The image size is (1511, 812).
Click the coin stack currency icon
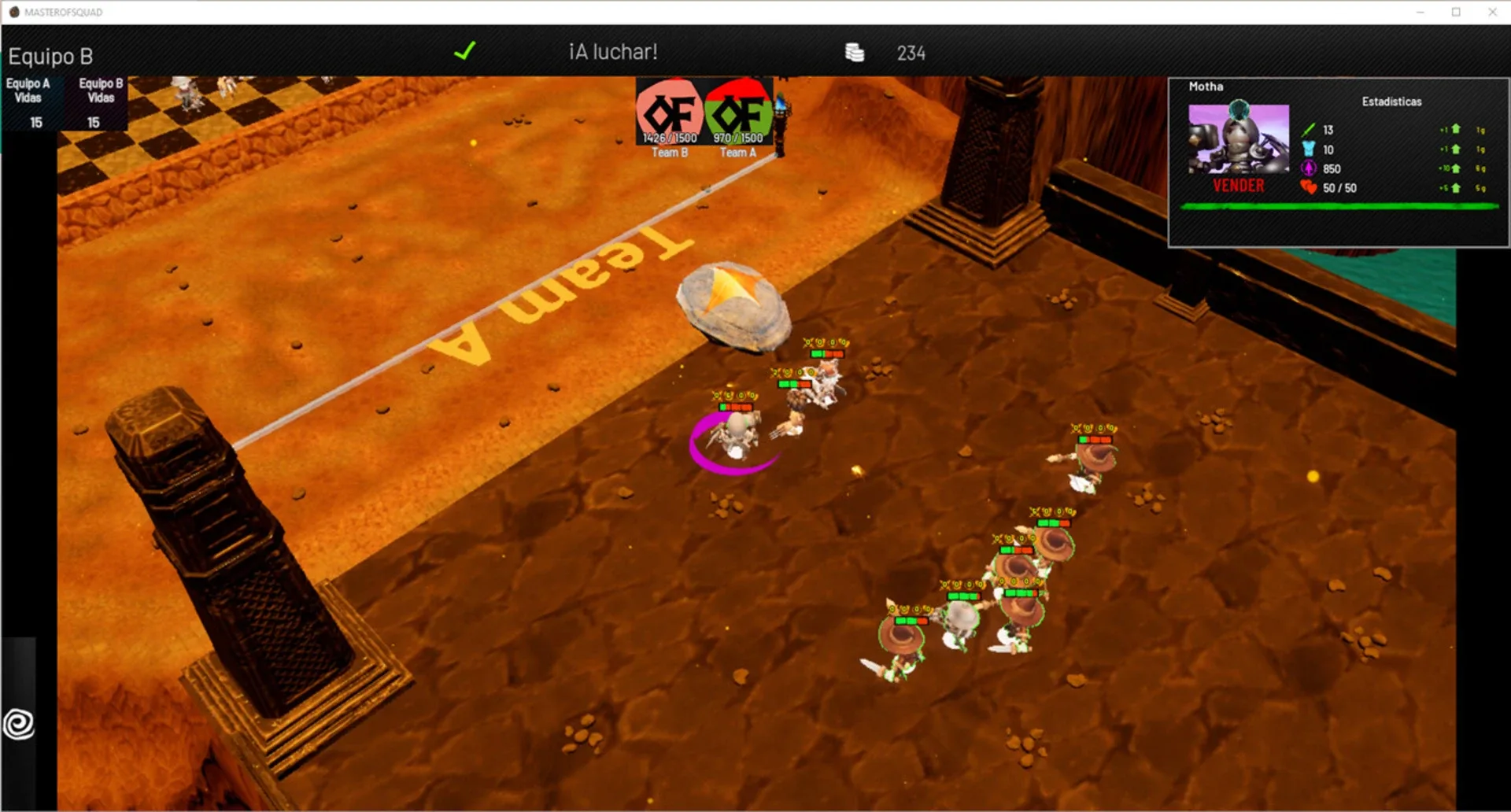click(854, 53)
